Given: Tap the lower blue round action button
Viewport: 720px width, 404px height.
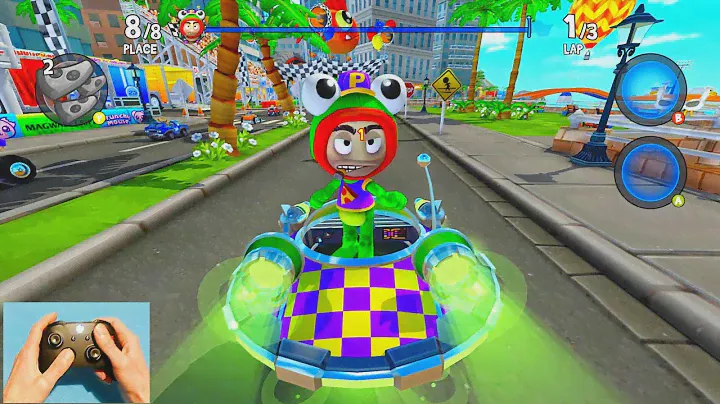Looking at the screenshot, I should 649,167.
